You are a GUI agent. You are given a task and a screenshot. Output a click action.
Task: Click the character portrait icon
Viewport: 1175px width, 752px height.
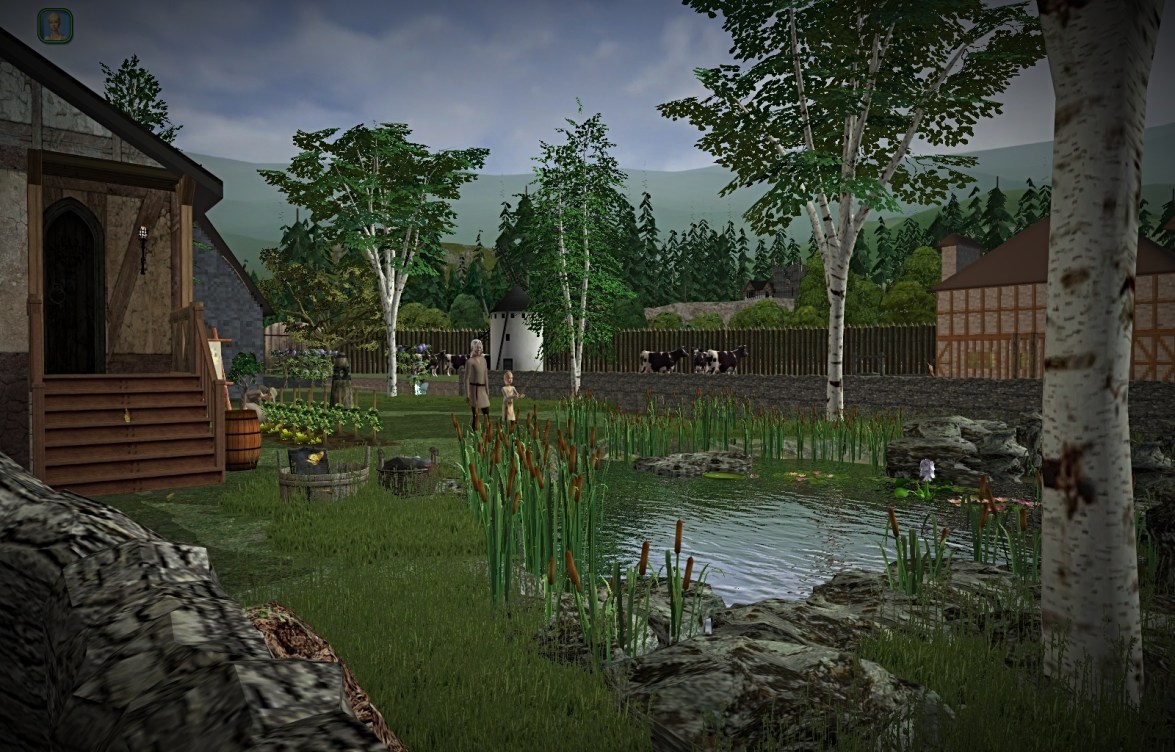tap(55, 26)
